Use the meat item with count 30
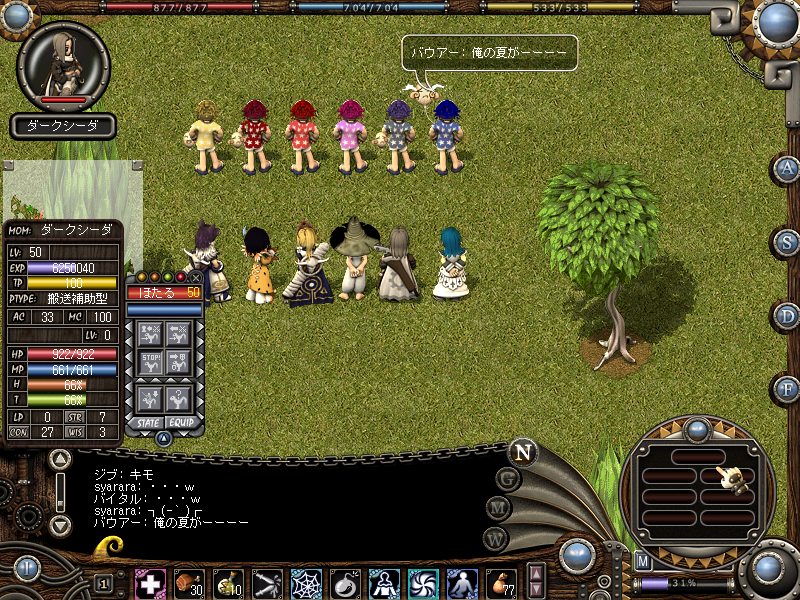800x600 pixels. click(189, 582)
